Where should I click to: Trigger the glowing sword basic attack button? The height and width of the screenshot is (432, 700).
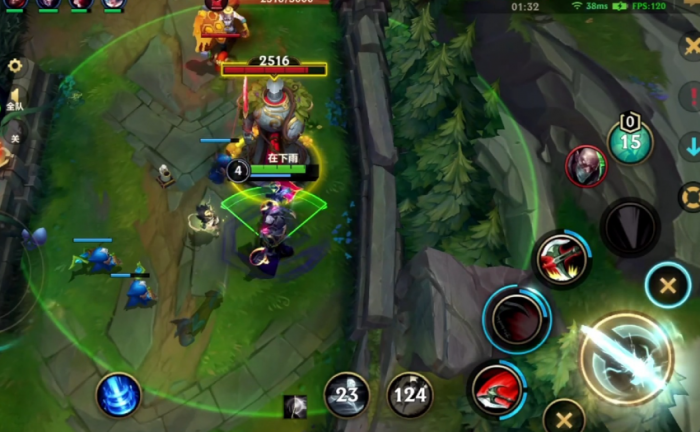click(x=627, y=360)
